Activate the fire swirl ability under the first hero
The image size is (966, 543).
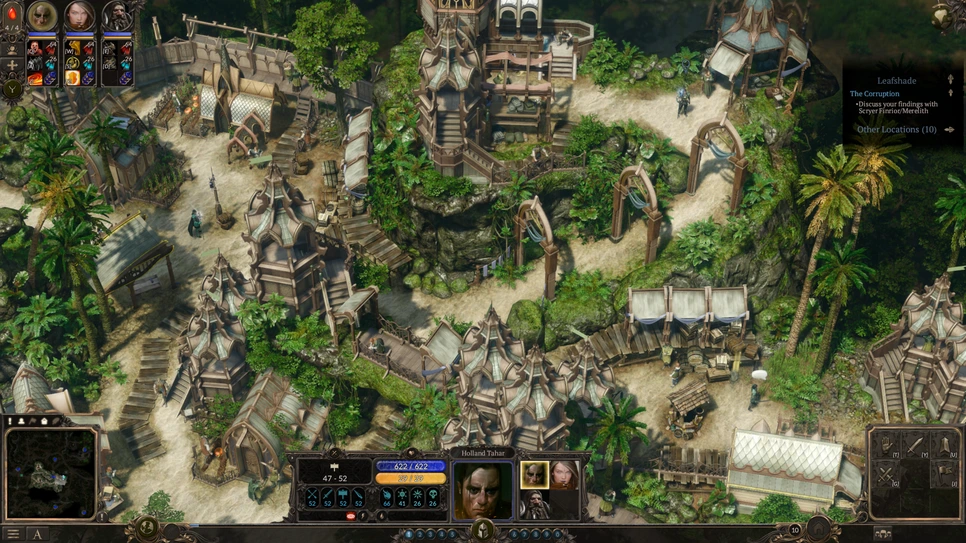point(35,78)
